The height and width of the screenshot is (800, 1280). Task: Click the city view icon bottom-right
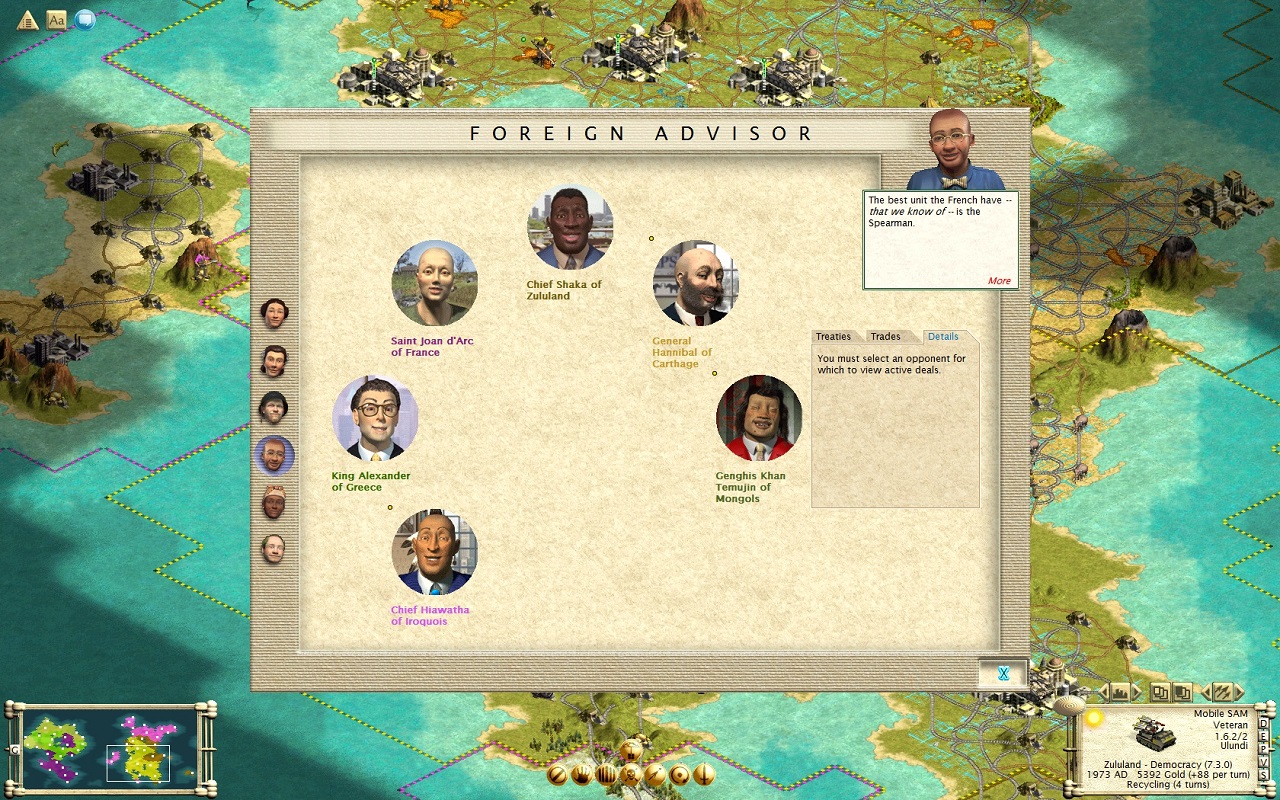(x=1120, y=692)
